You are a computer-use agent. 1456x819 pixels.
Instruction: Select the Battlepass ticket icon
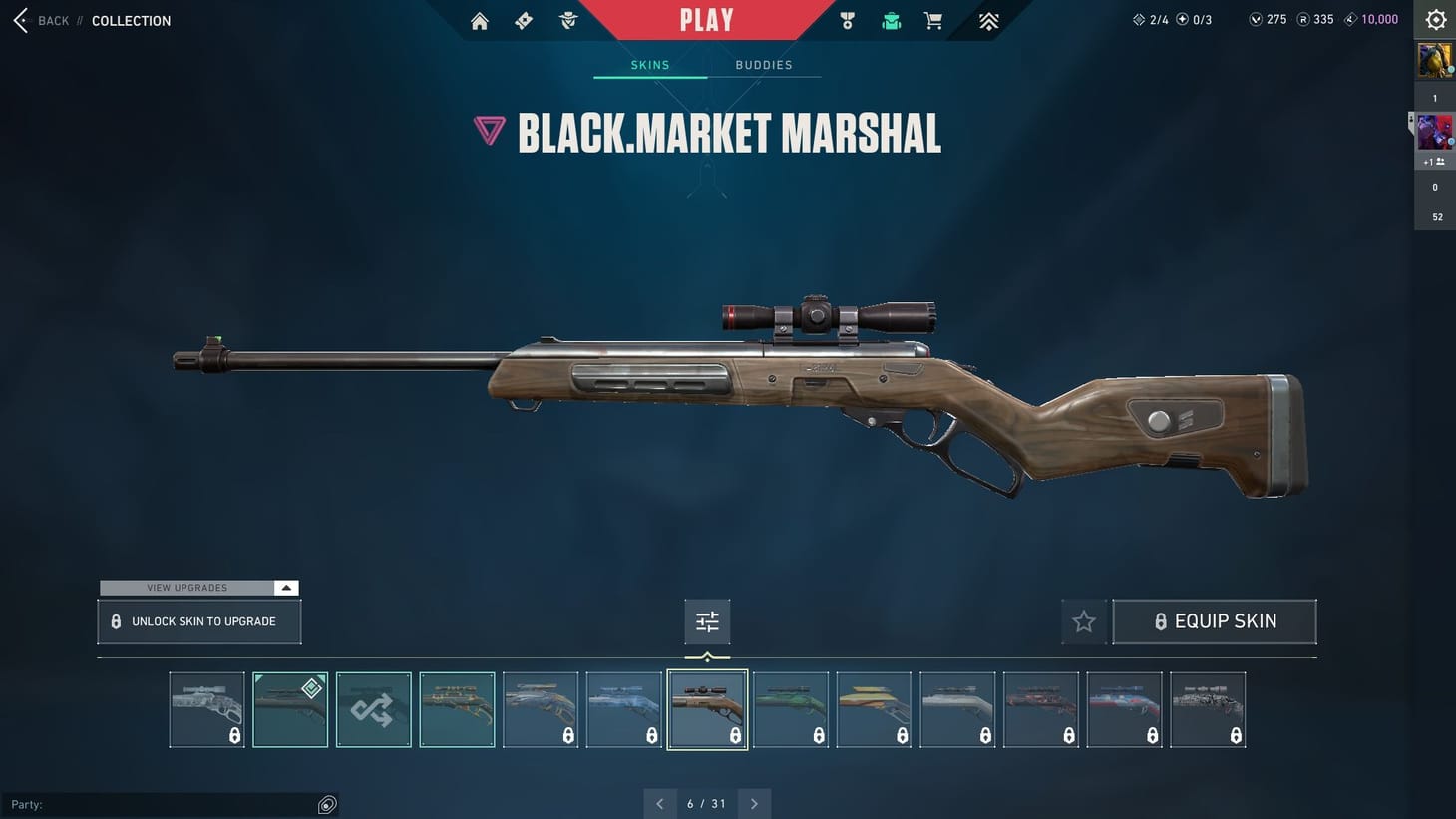tap(523, 20)
